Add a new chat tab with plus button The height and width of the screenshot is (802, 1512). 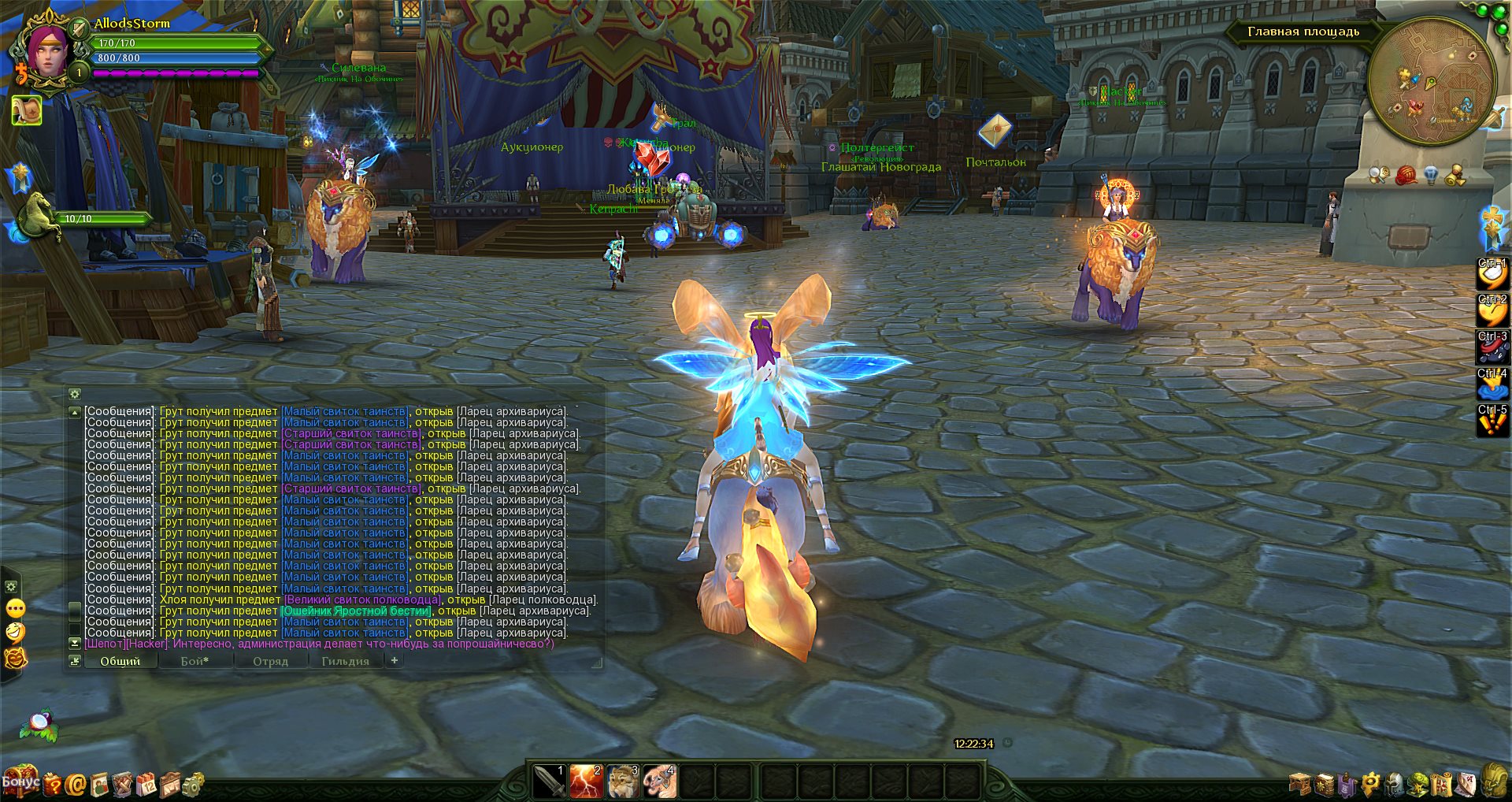tap(395, 661)
